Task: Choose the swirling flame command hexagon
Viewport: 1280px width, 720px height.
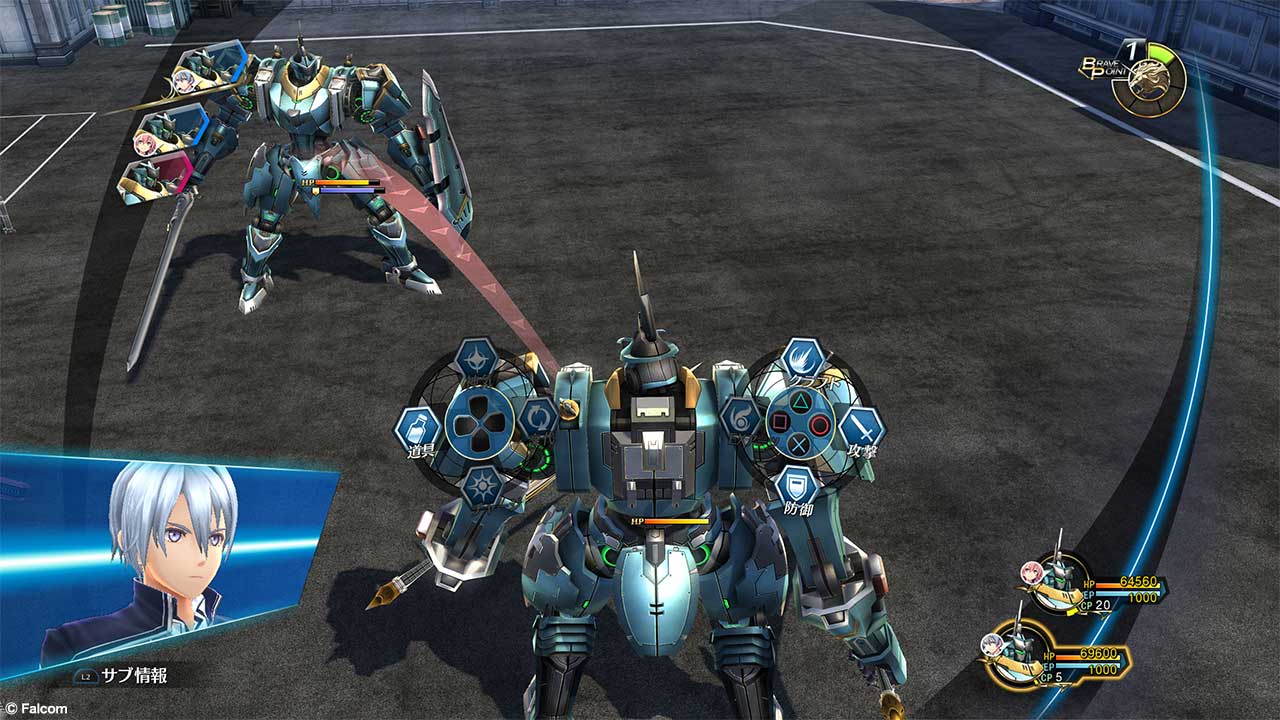Action: (x=741, y=417)
